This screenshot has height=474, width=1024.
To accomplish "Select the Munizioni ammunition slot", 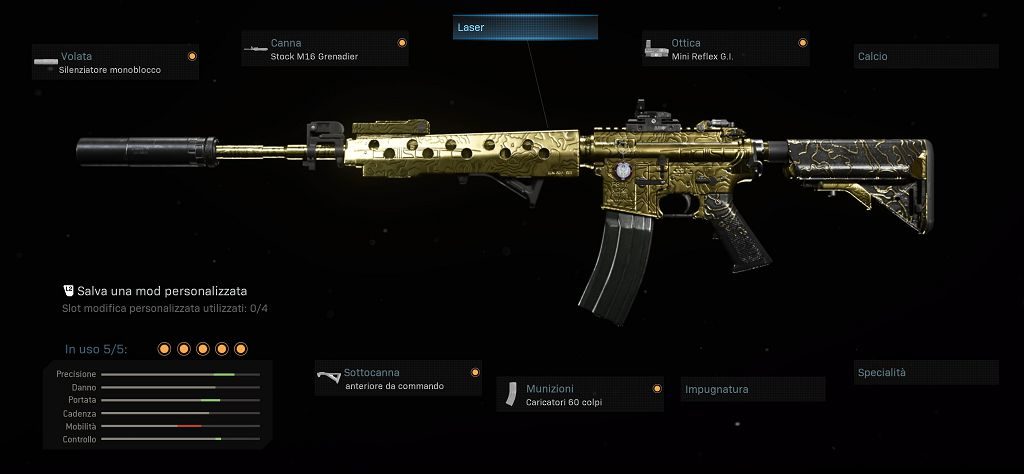I will [x=580, y=394].
